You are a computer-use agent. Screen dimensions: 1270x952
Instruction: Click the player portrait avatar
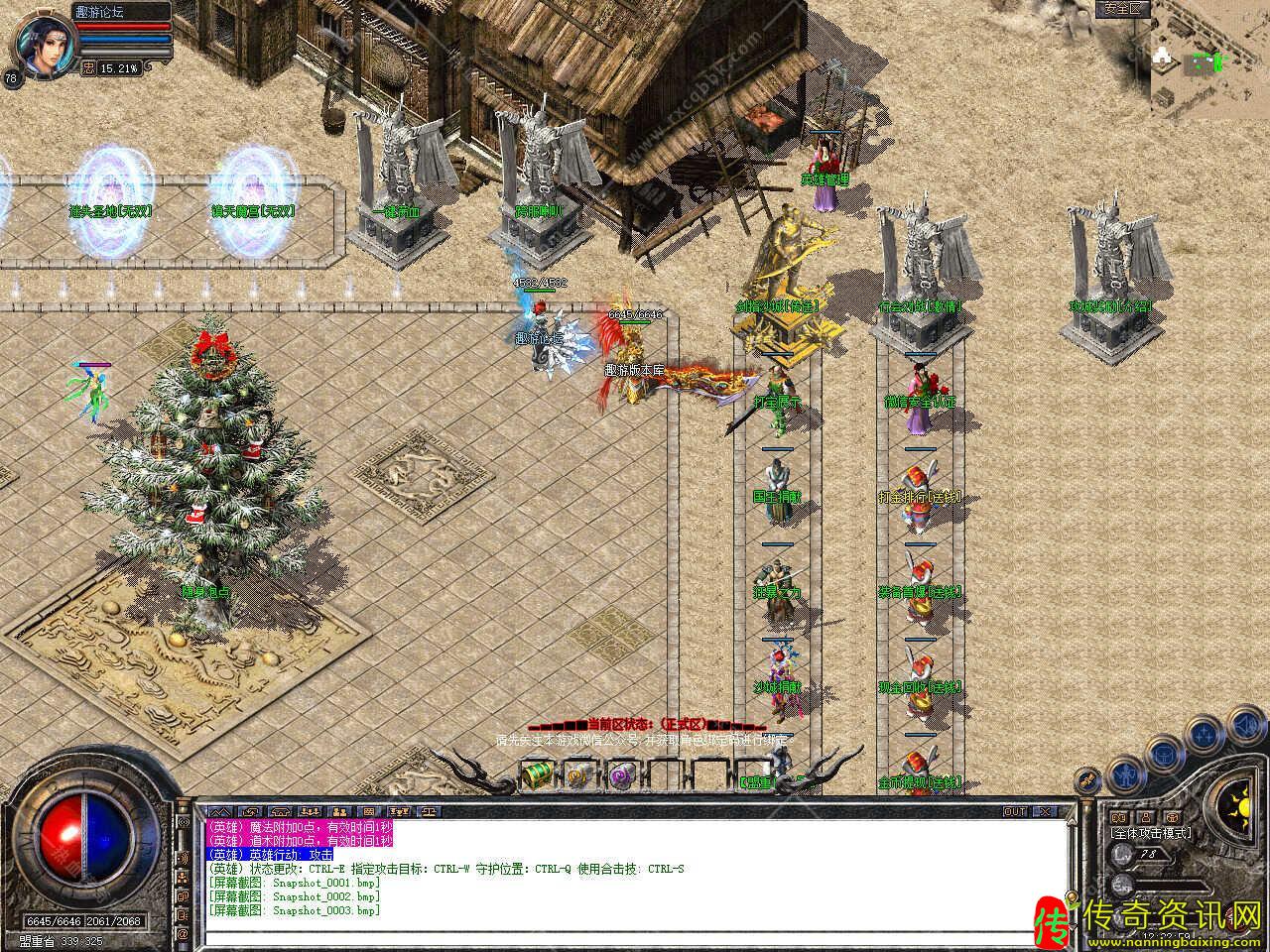(41, 46)
